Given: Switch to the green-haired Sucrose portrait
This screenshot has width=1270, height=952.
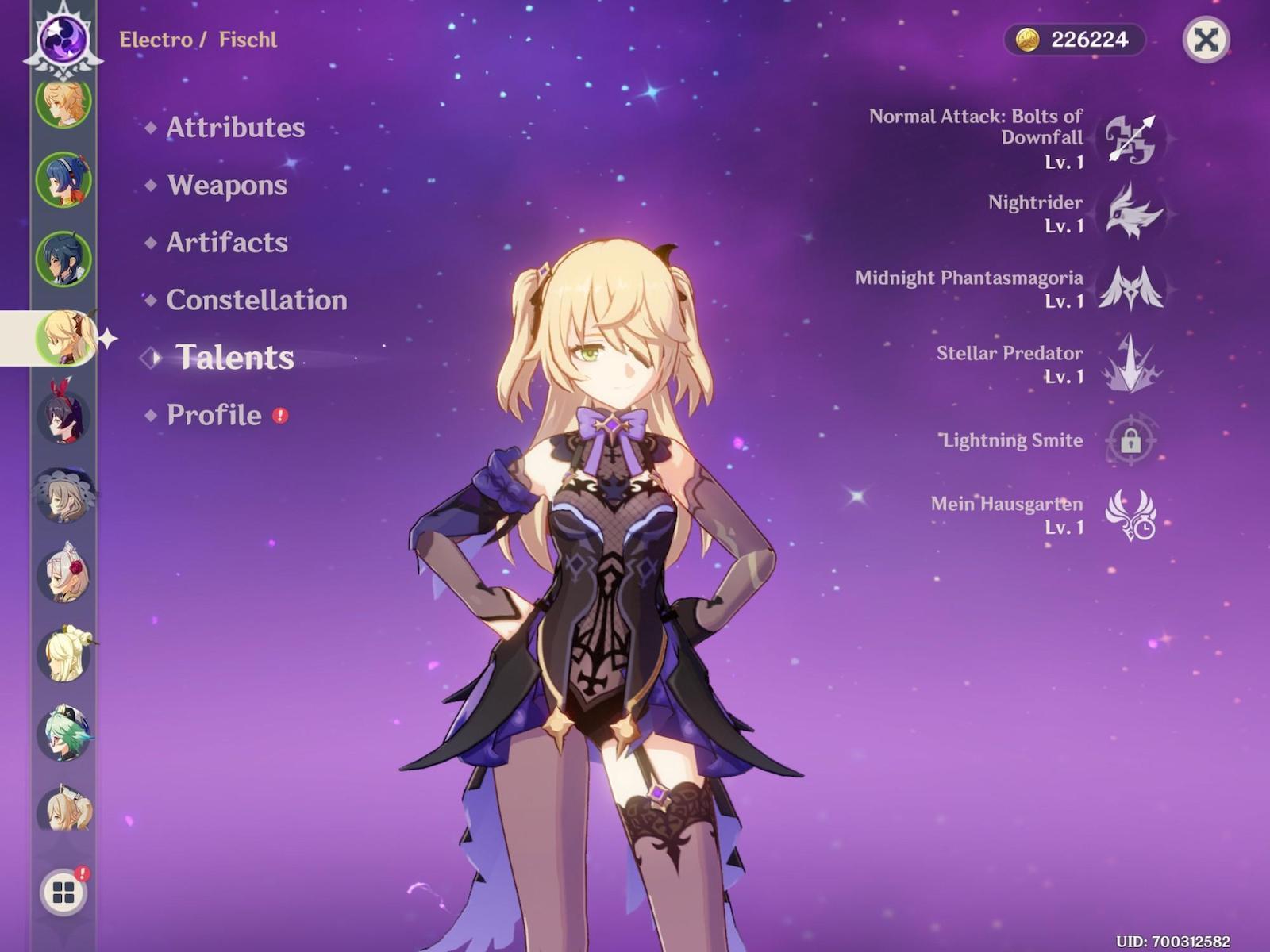Looking at the screenshot, I should pyautogui.click(x=63, y=733).
